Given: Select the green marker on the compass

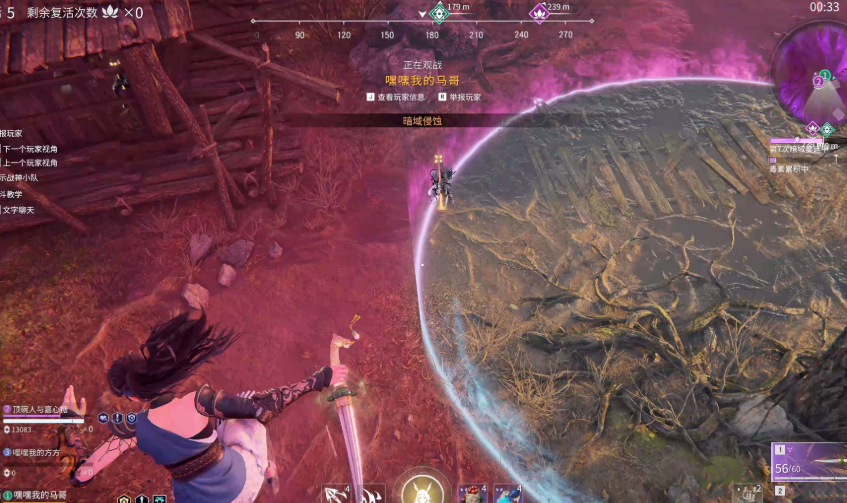Looking at the screenshot, I should pos(438,13).
